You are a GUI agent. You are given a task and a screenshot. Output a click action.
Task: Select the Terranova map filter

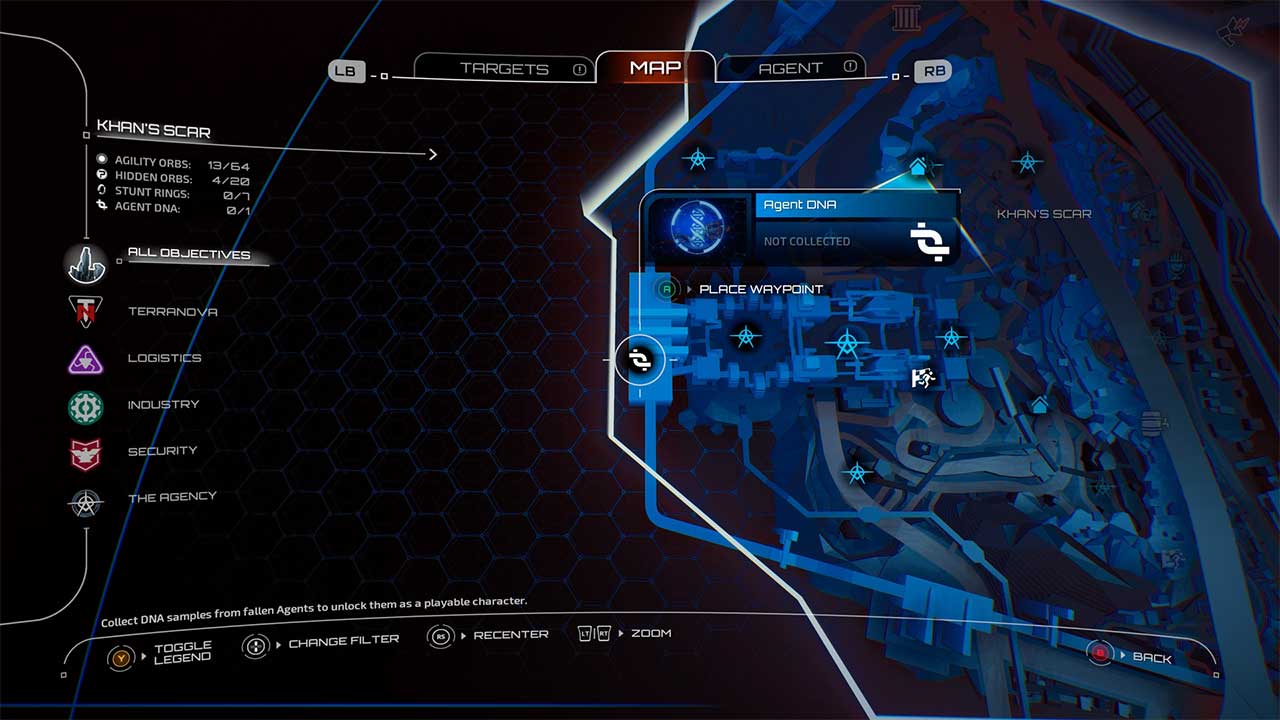coord(86,312)
